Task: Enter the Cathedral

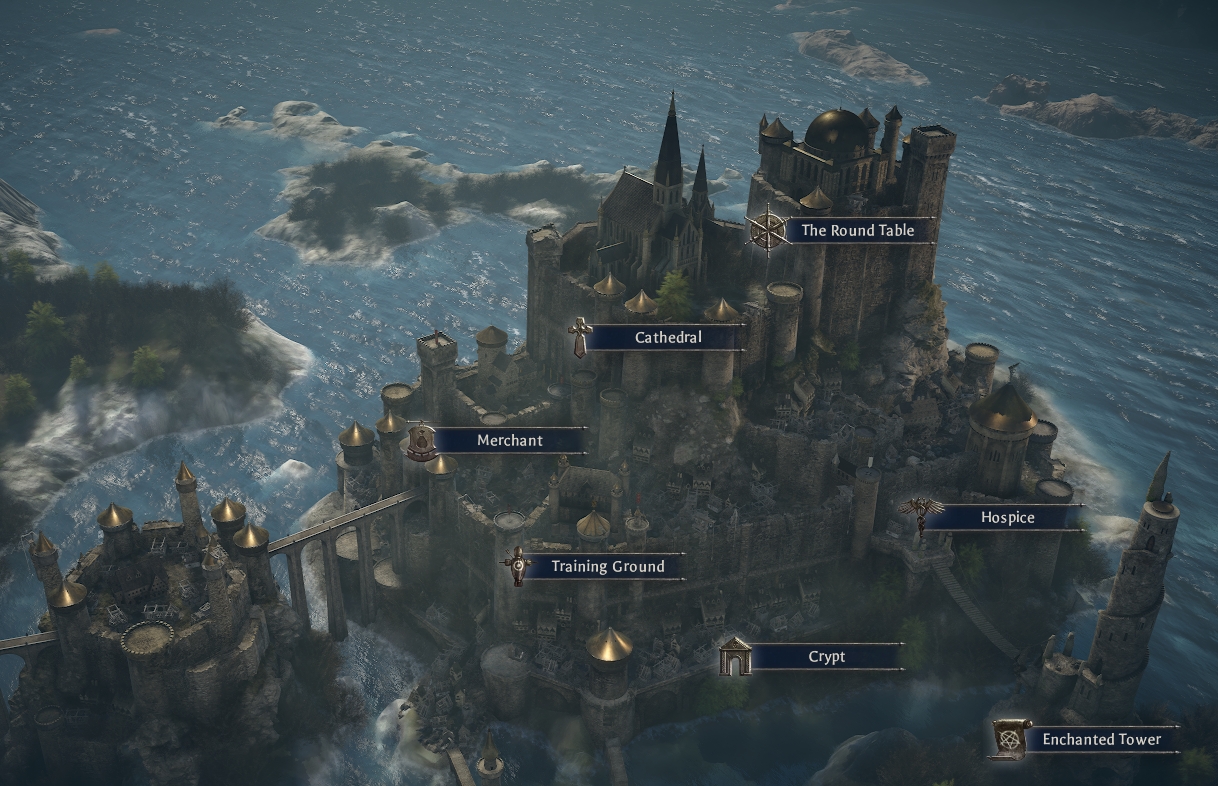Action: point(668,338)
